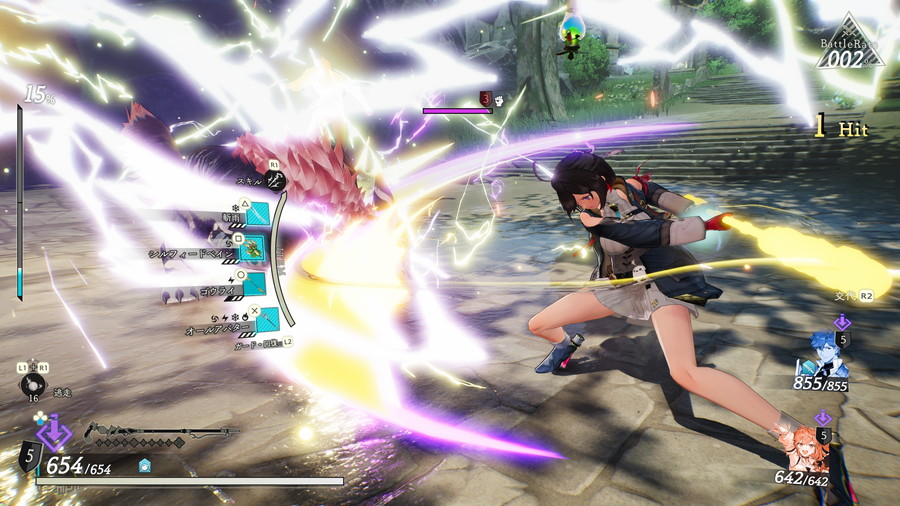Trigger the ゴウライ skill slot
The height and width of the screenshot is (506, 900).
256,285
